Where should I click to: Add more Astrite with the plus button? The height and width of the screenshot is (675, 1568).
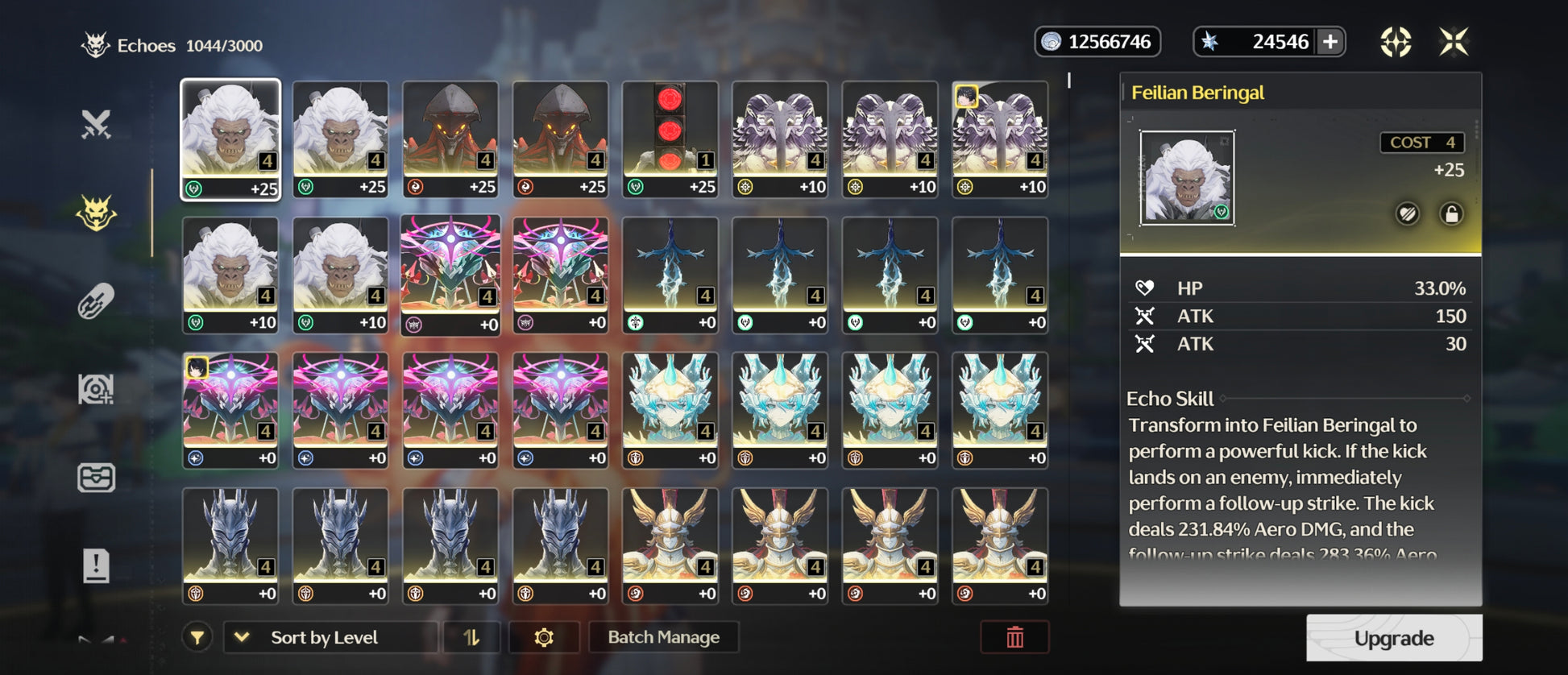coord(1330,42)
